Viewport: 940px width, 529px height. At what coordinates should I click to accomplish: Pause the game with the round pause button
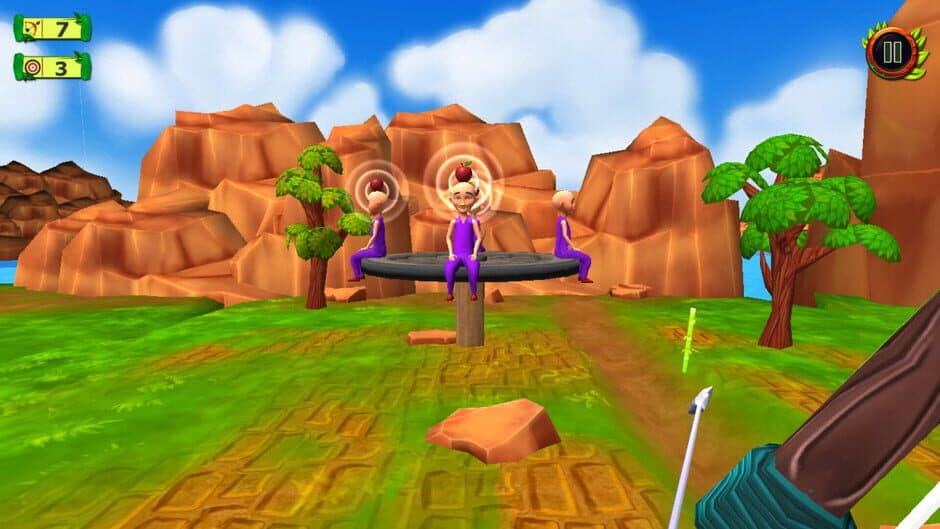892,52
